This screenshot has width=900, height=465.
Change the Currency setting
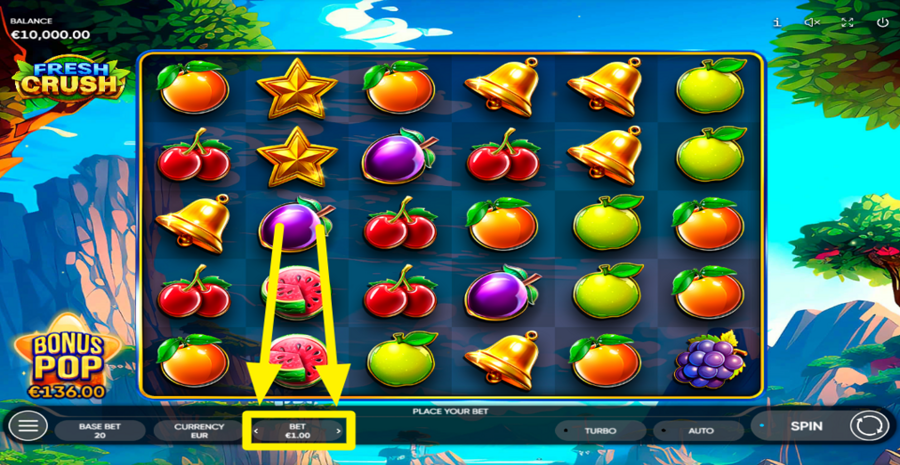tap(199, 431)
